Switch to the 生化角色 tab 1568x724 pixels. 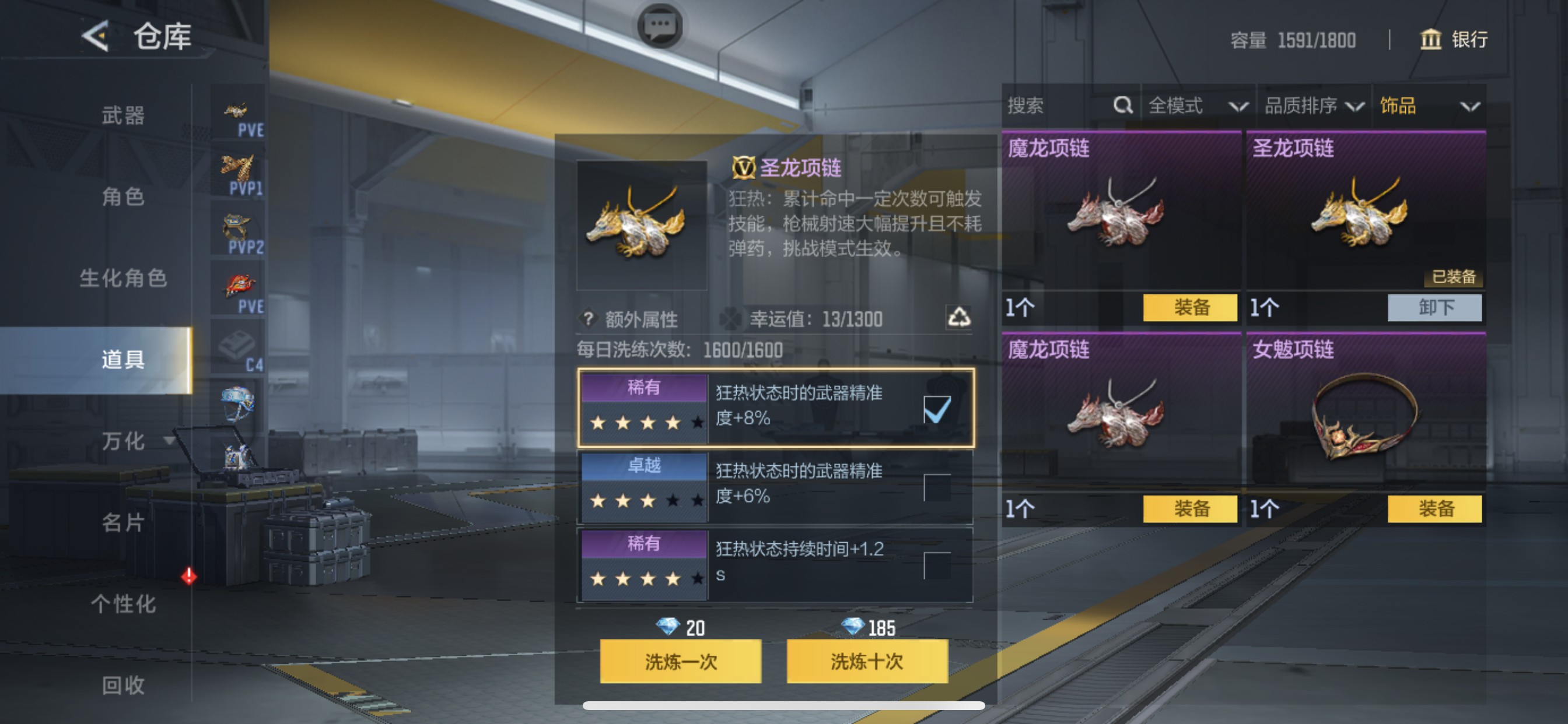point(122,279)
